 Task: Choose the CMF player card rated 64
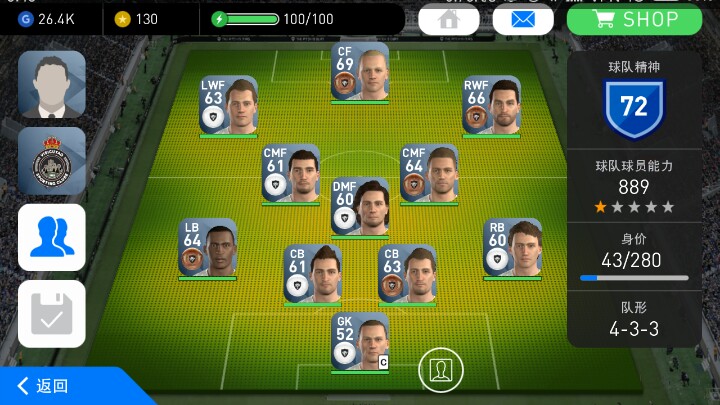point(429,173)
